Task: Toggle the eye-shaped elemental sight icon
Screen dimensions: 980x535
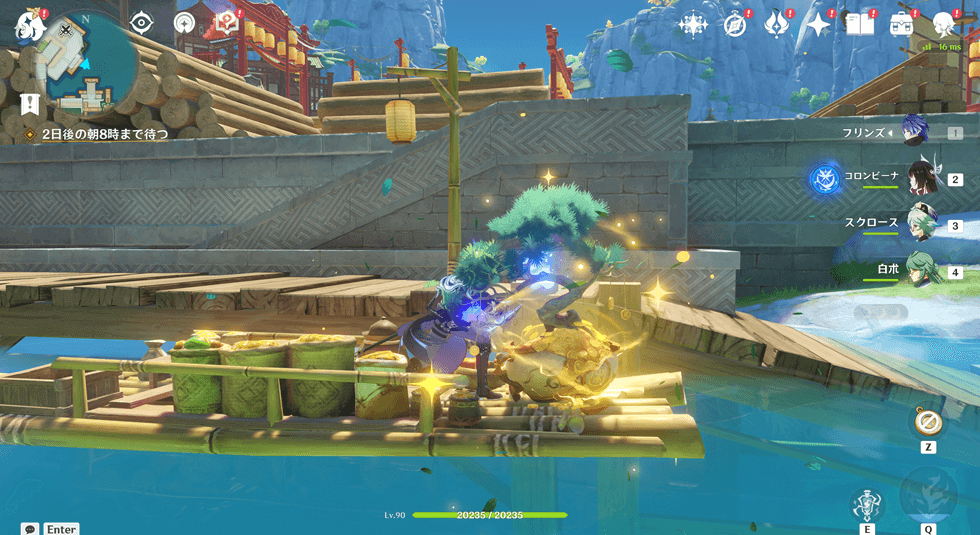Action: [x=142, y=22]
